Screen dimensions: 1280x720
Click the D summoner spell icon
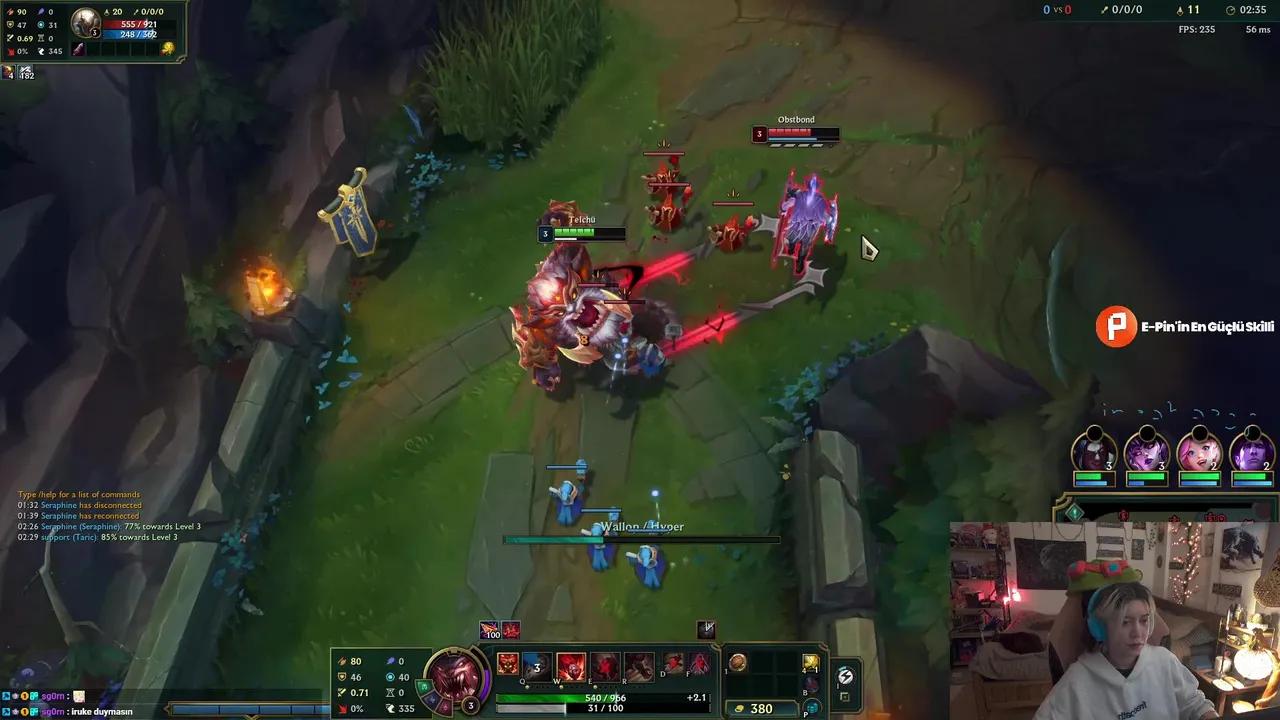pos(673,662)
